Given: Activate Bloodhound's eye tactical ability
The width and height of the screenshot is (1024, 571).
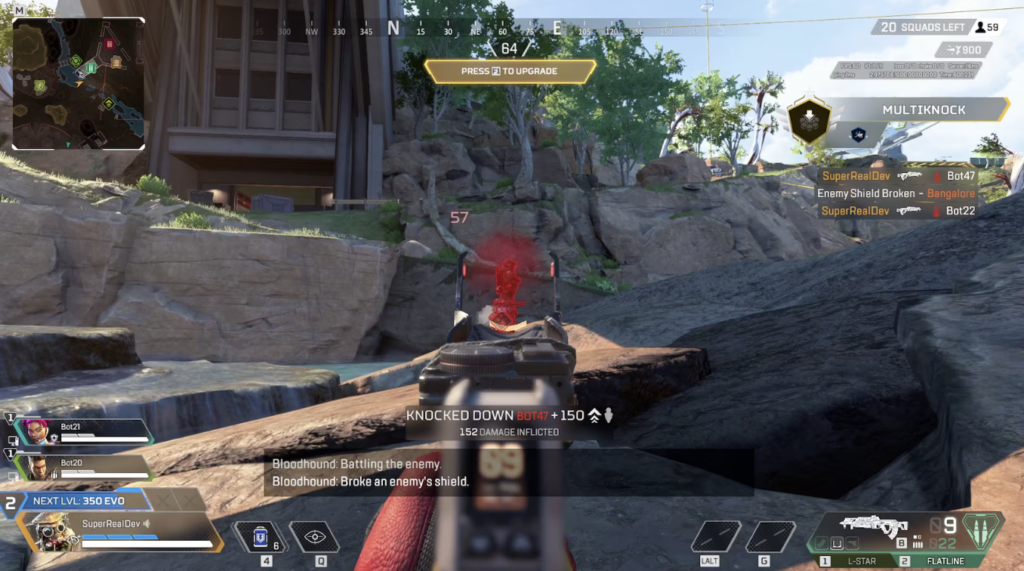Looking at the screenshot, I should (315, 537).
